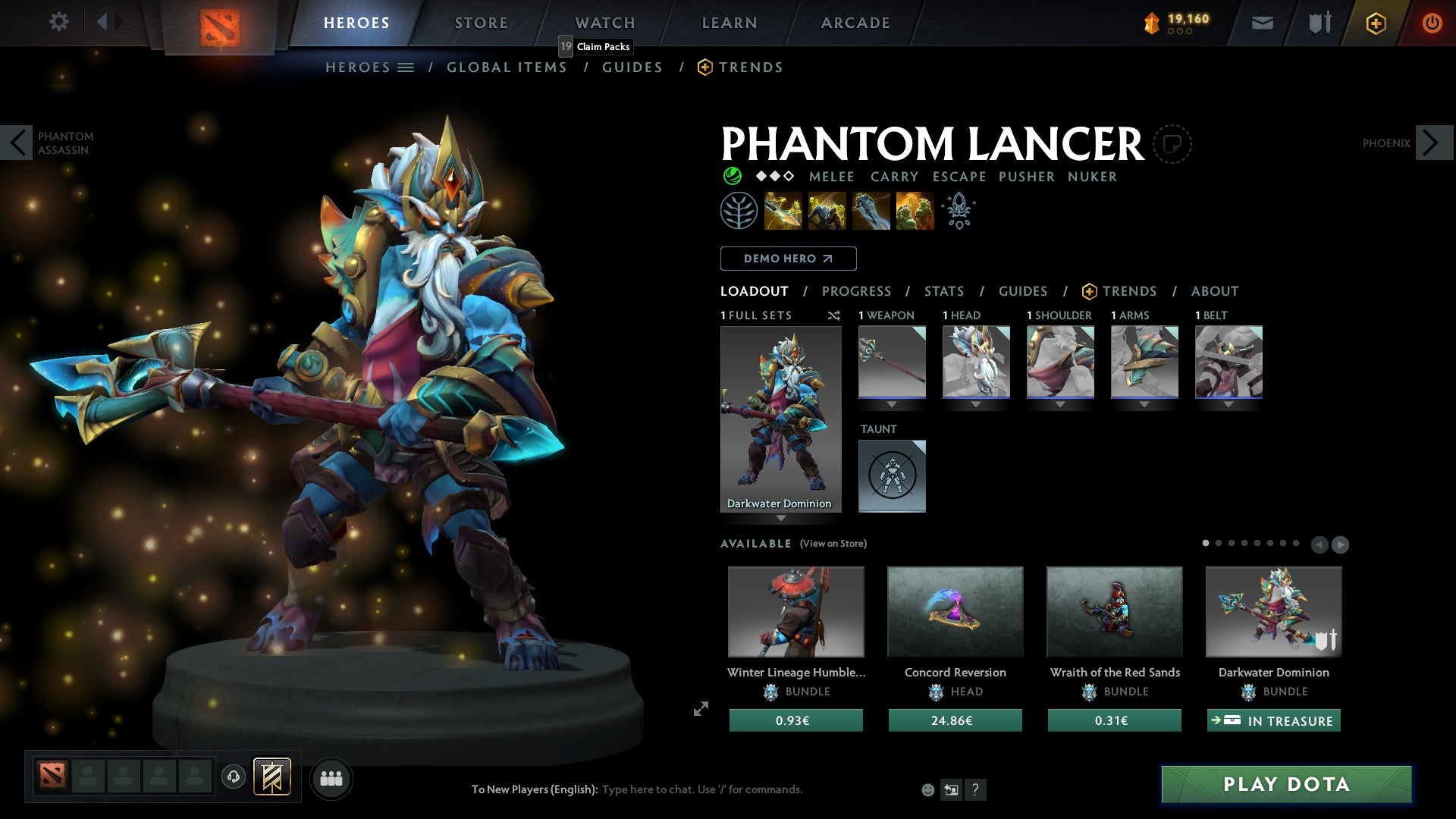Select Phantom Lancer's talent tree icon
The image size is (1456, 819).
coord(739,211)
